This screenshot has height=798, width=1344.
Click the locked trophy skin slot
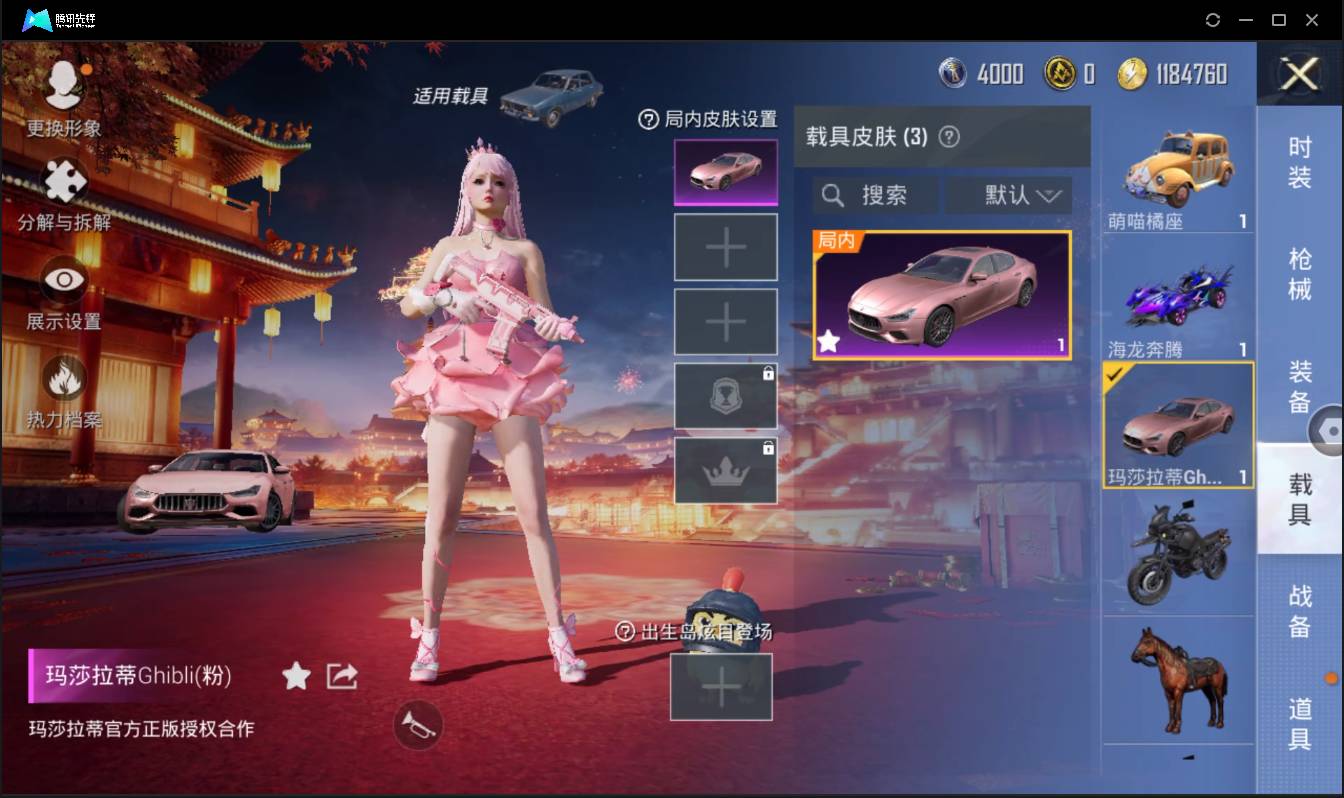[725, 395]
